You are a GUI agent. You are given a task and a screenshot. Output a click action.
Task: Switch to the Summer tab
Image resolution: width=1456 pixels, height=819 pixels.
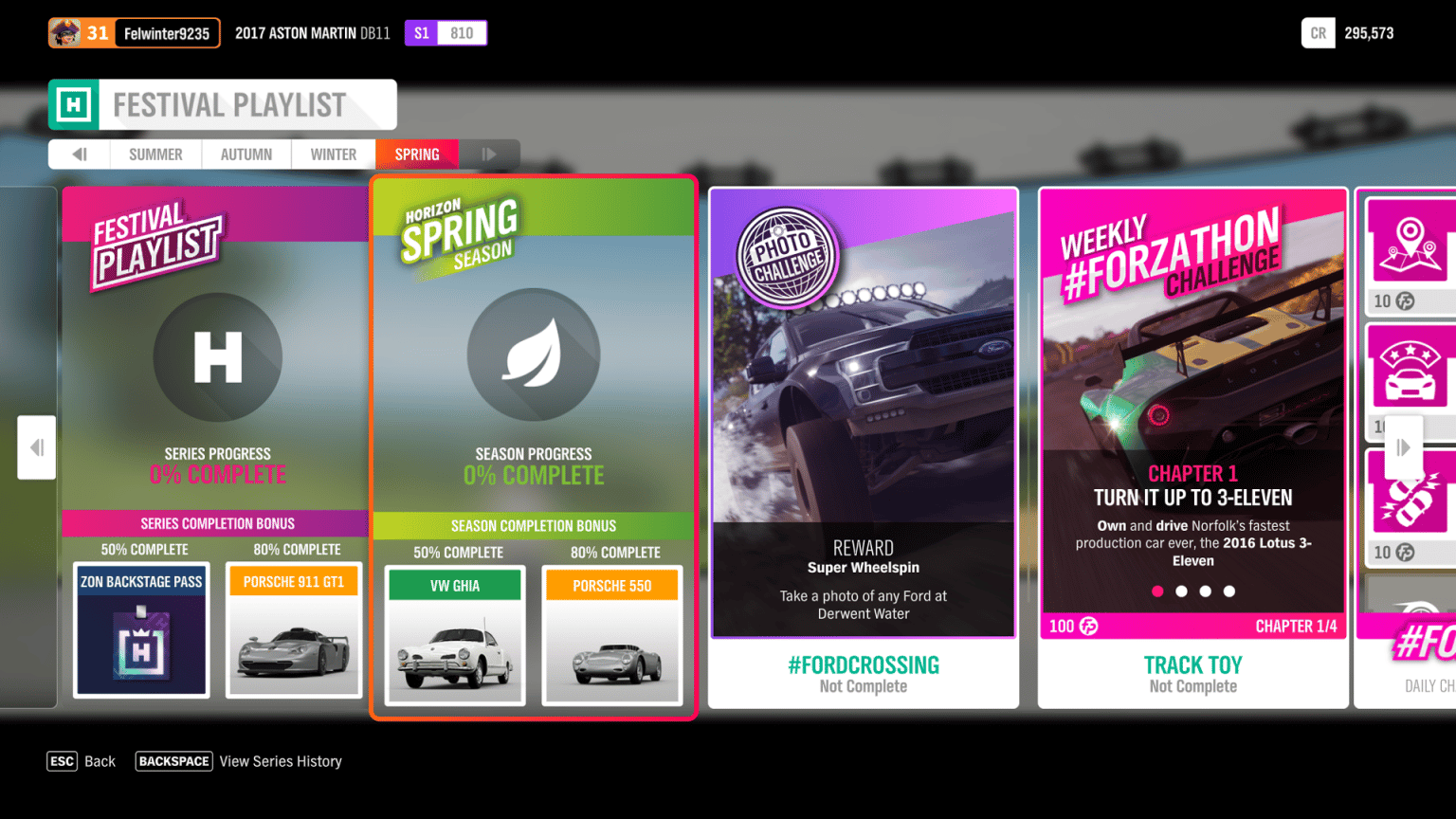pyautogui.click(x=155, y=154)
